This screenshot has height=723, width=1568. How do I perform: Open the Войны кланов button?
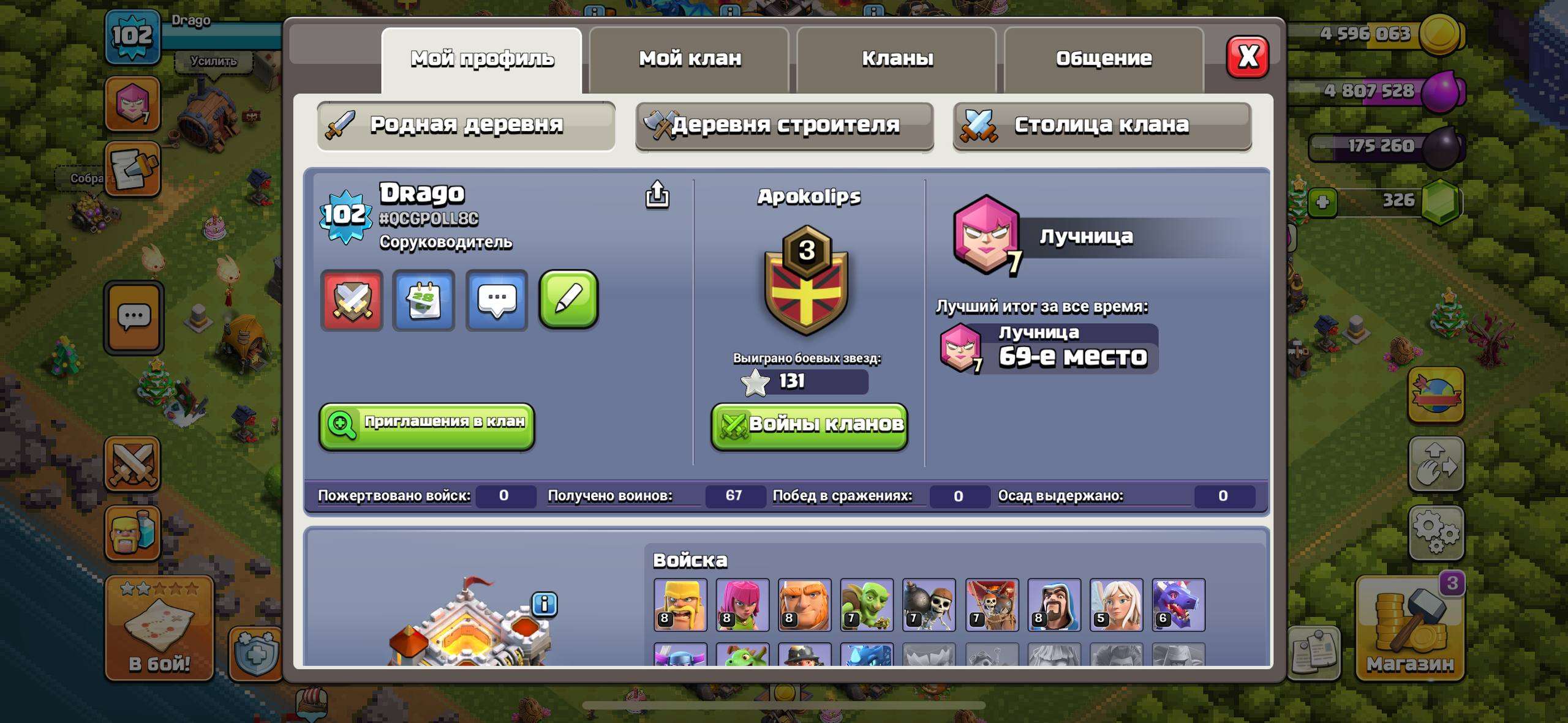pyautogui.click(x=809, y=425)
